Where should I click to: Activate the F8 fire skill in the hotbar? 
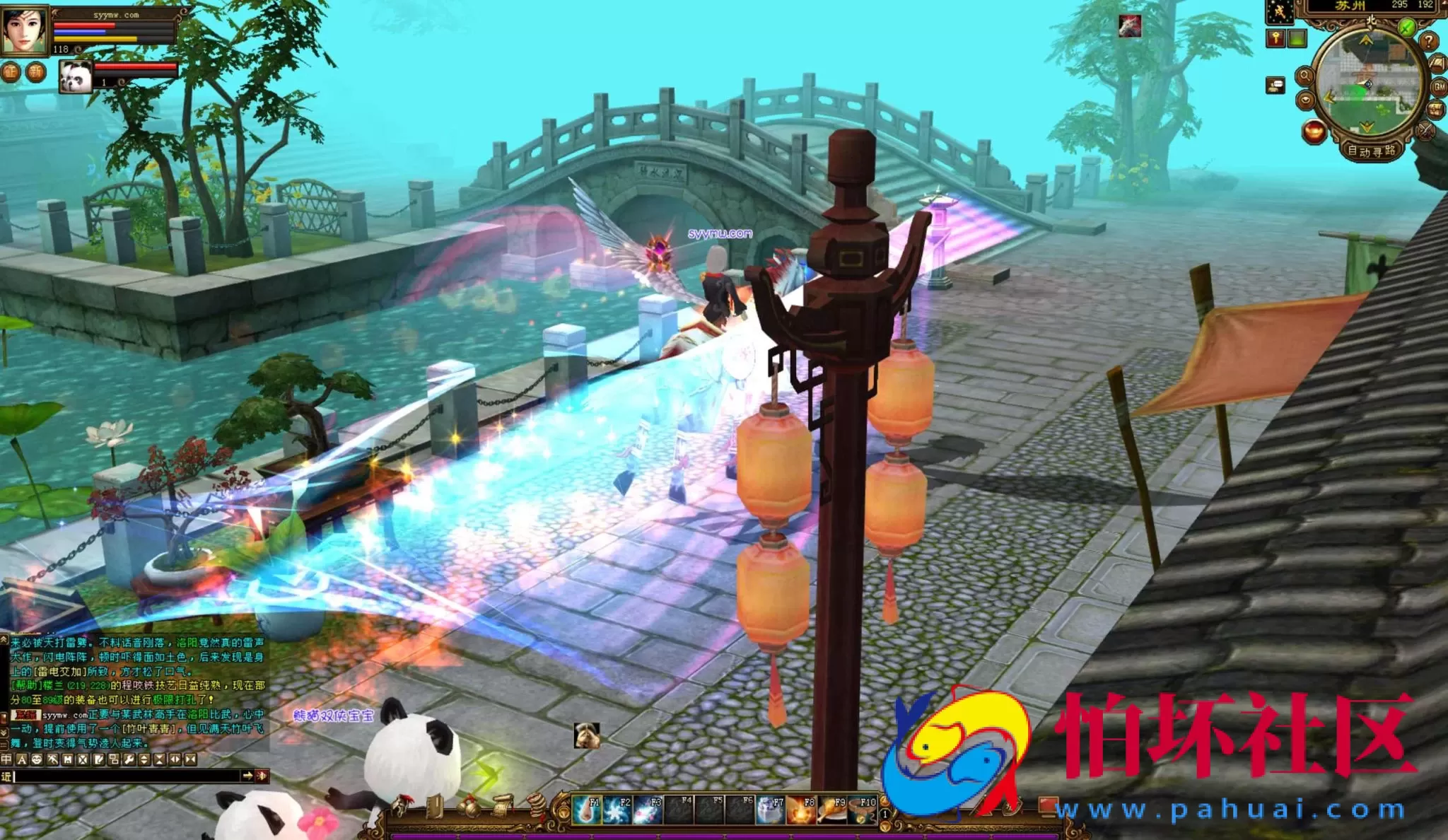802,810
